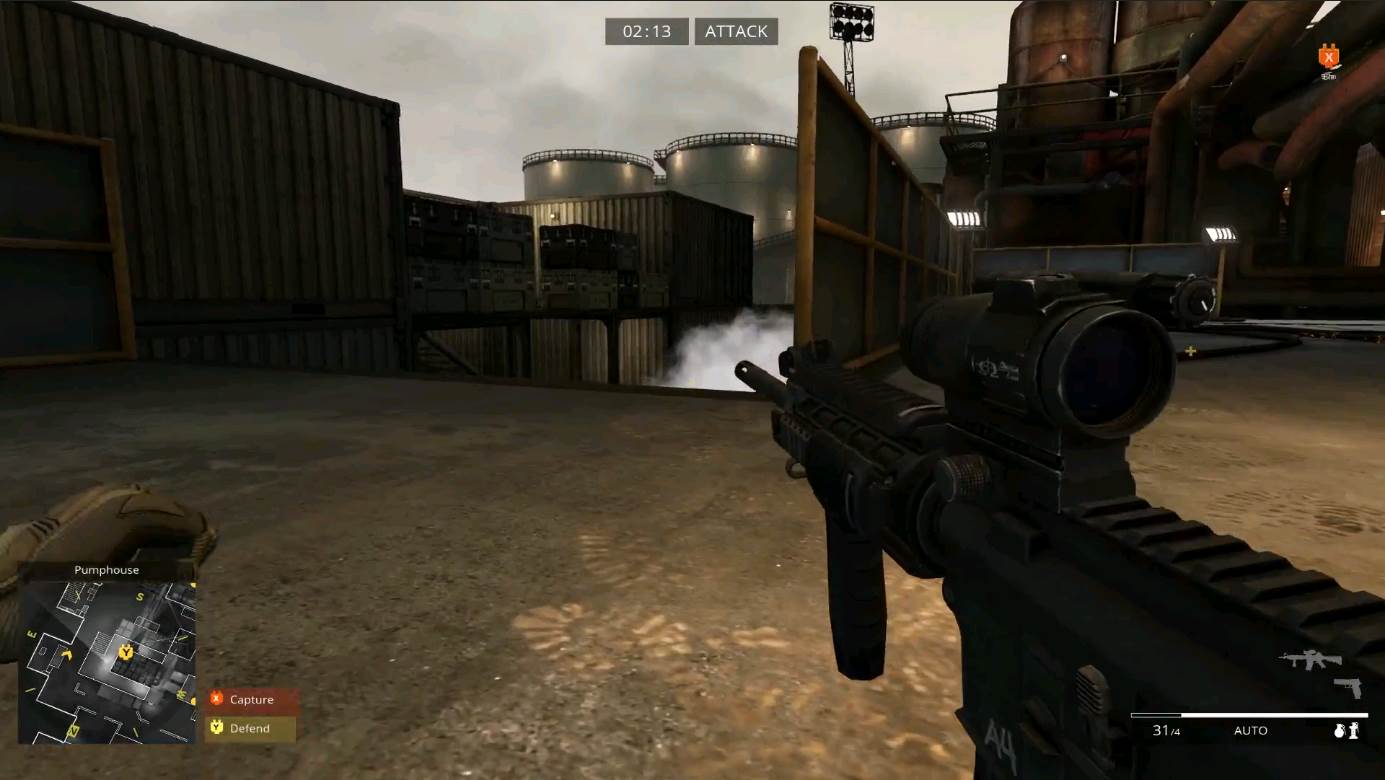1385x780 pixels.
Task: Select the smoke grenade icon
Action: 1355,731
